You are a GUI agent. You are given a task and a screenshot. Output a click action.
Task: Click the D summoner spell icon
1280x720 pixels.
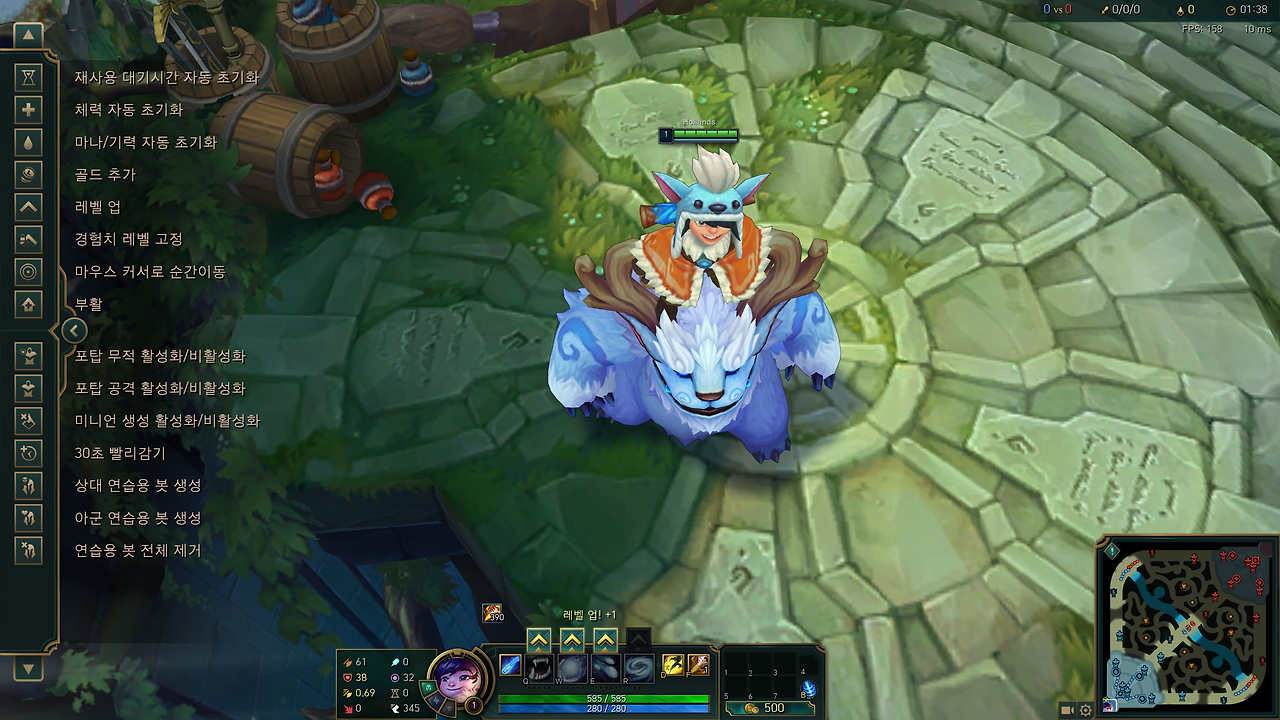tap(672, 664)
